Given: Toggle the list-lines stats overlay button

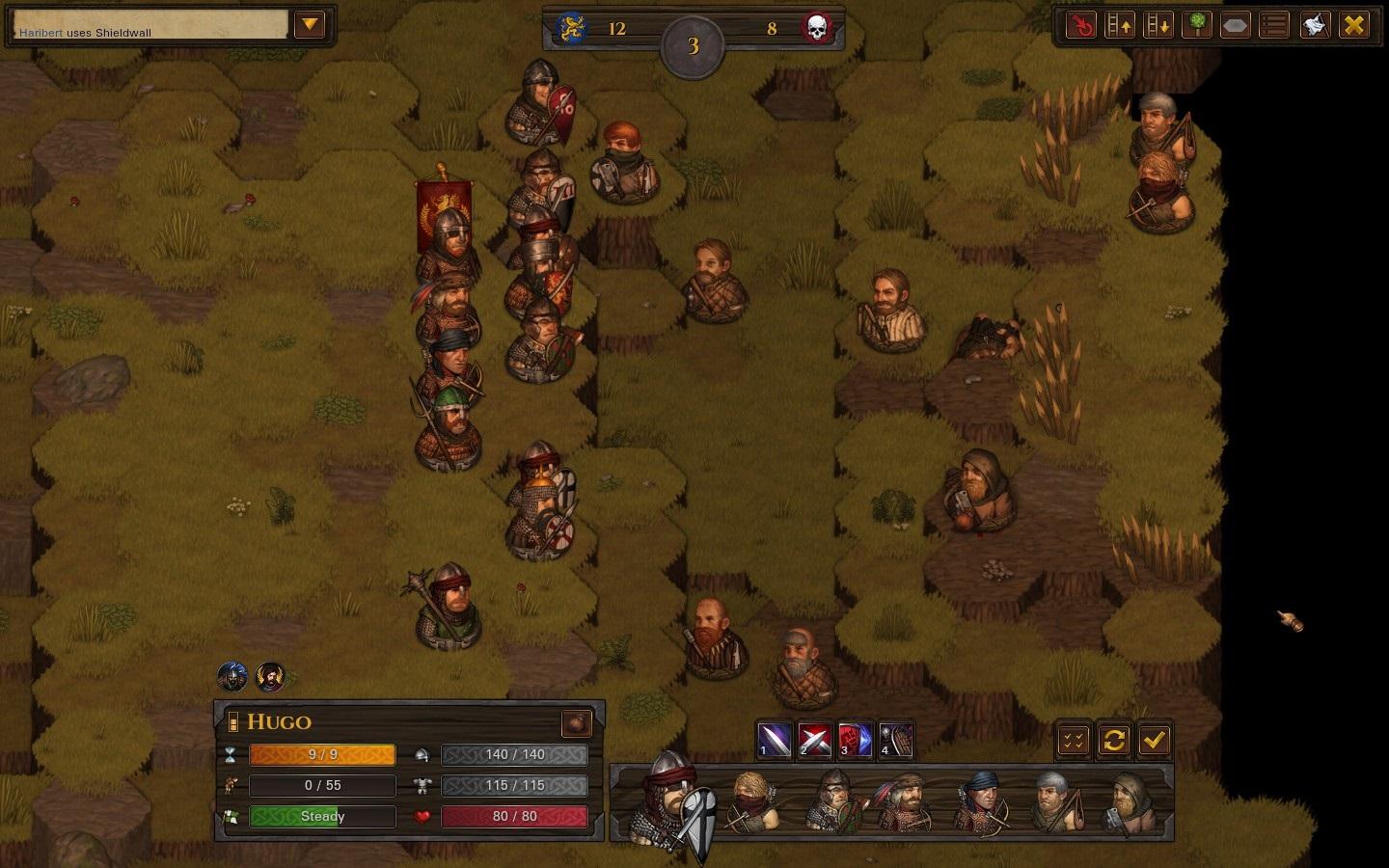Looking at the screenshot, I should [x=1274, y=25].
